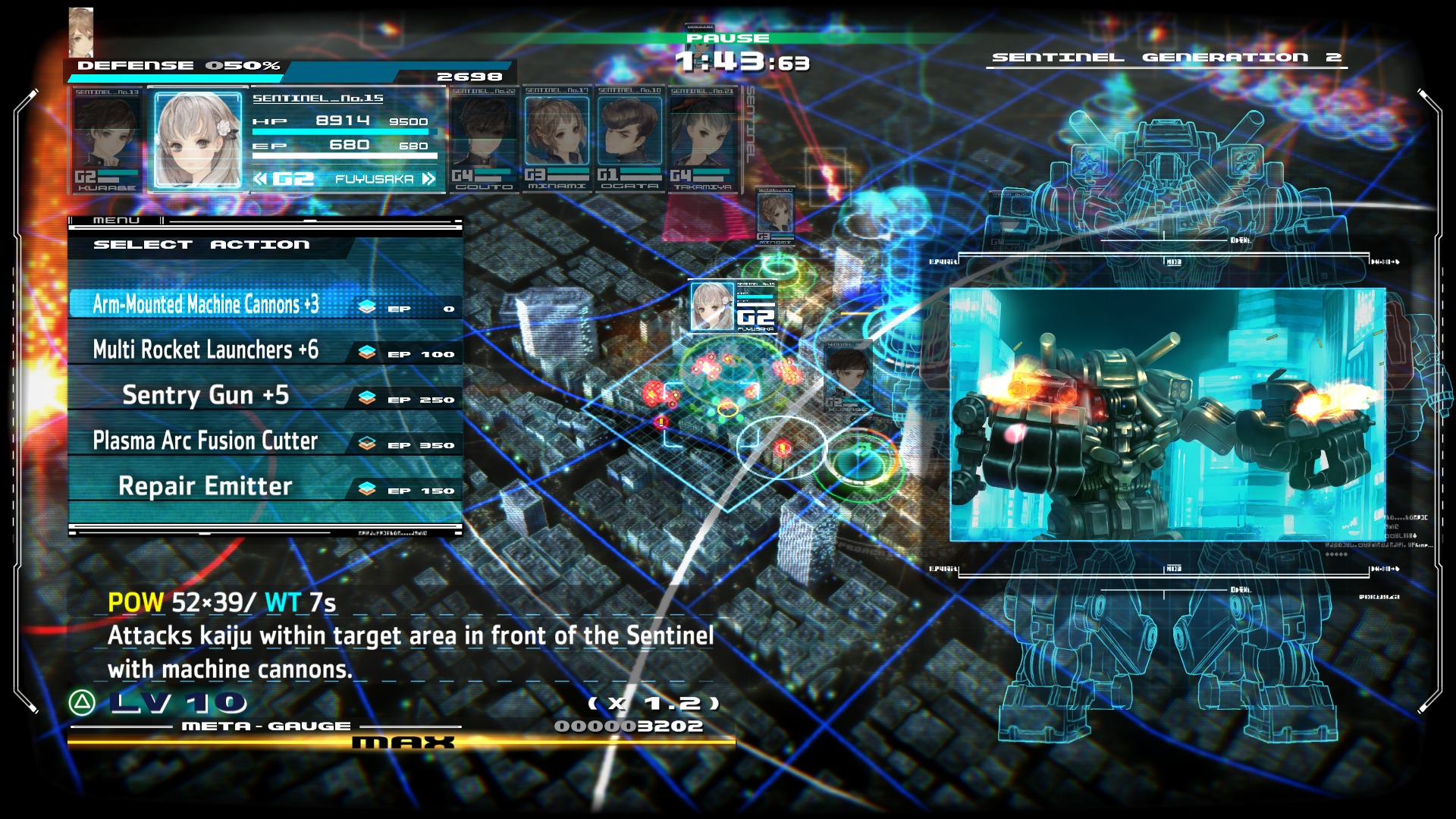Select Fuyusaka's G2 unit marker on map
The height and width of the screenshot is (819, 1456).
pos(733,307)
